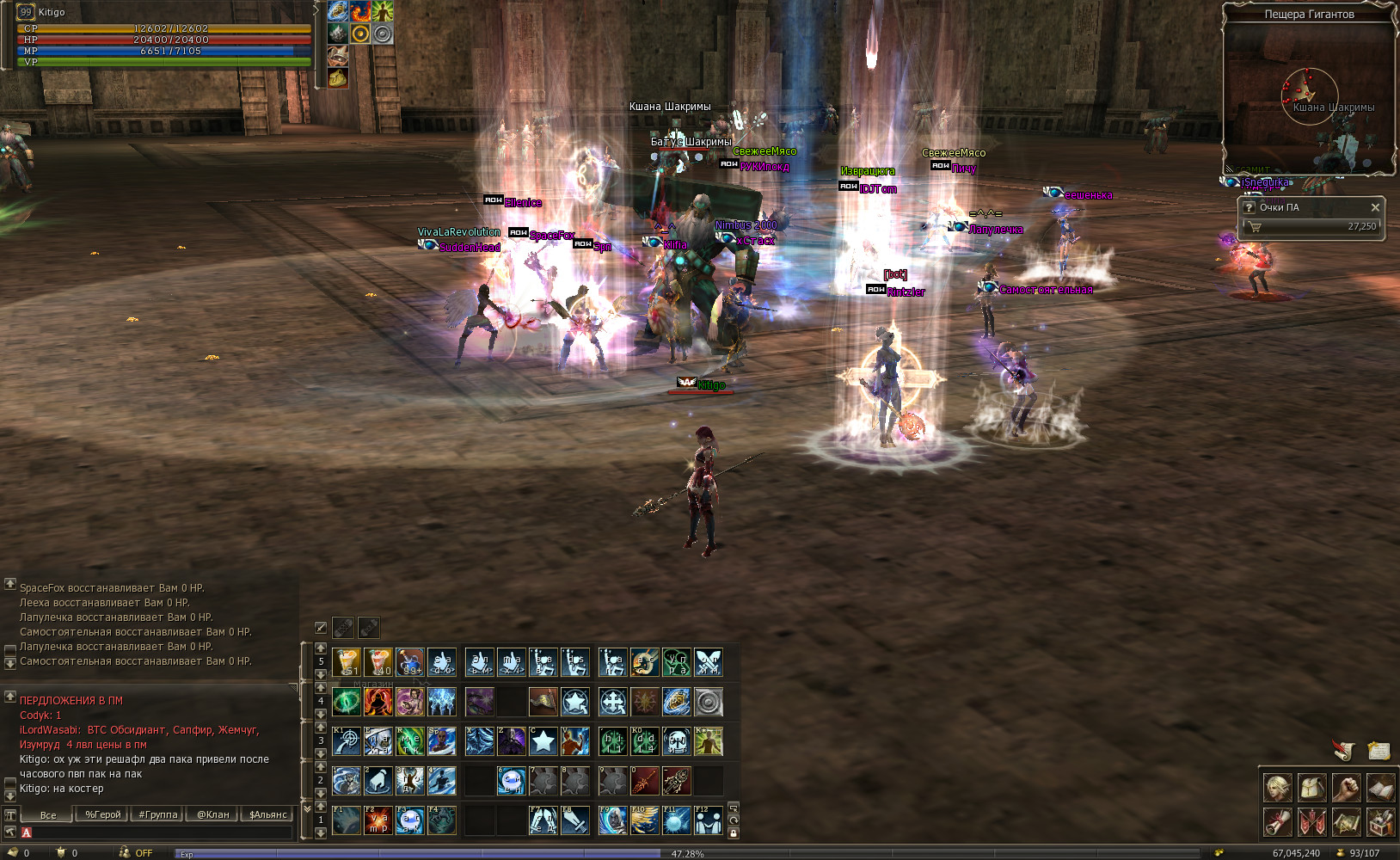Screen dimensions: 1400x860
Task: Use the F12 party members hotbar skill
Action: [708, 820]
